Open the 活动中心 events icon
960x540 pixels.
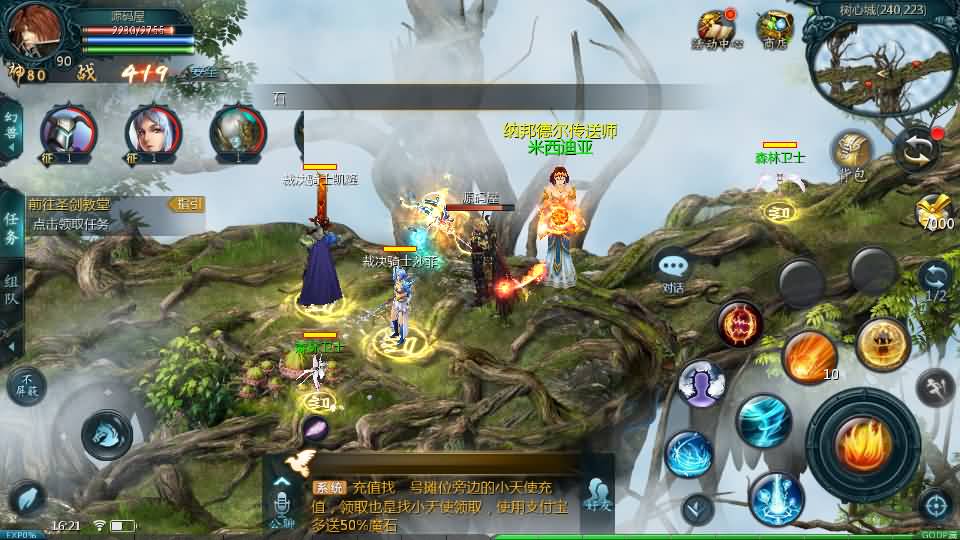click(717, 30)
